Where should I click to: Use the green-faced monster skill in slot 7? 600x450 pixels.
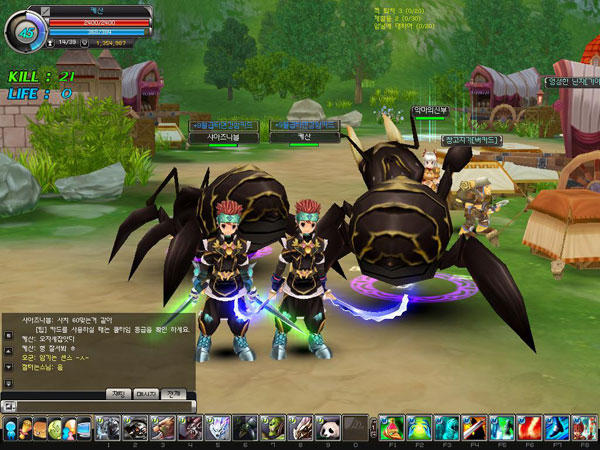pos(271,428)
